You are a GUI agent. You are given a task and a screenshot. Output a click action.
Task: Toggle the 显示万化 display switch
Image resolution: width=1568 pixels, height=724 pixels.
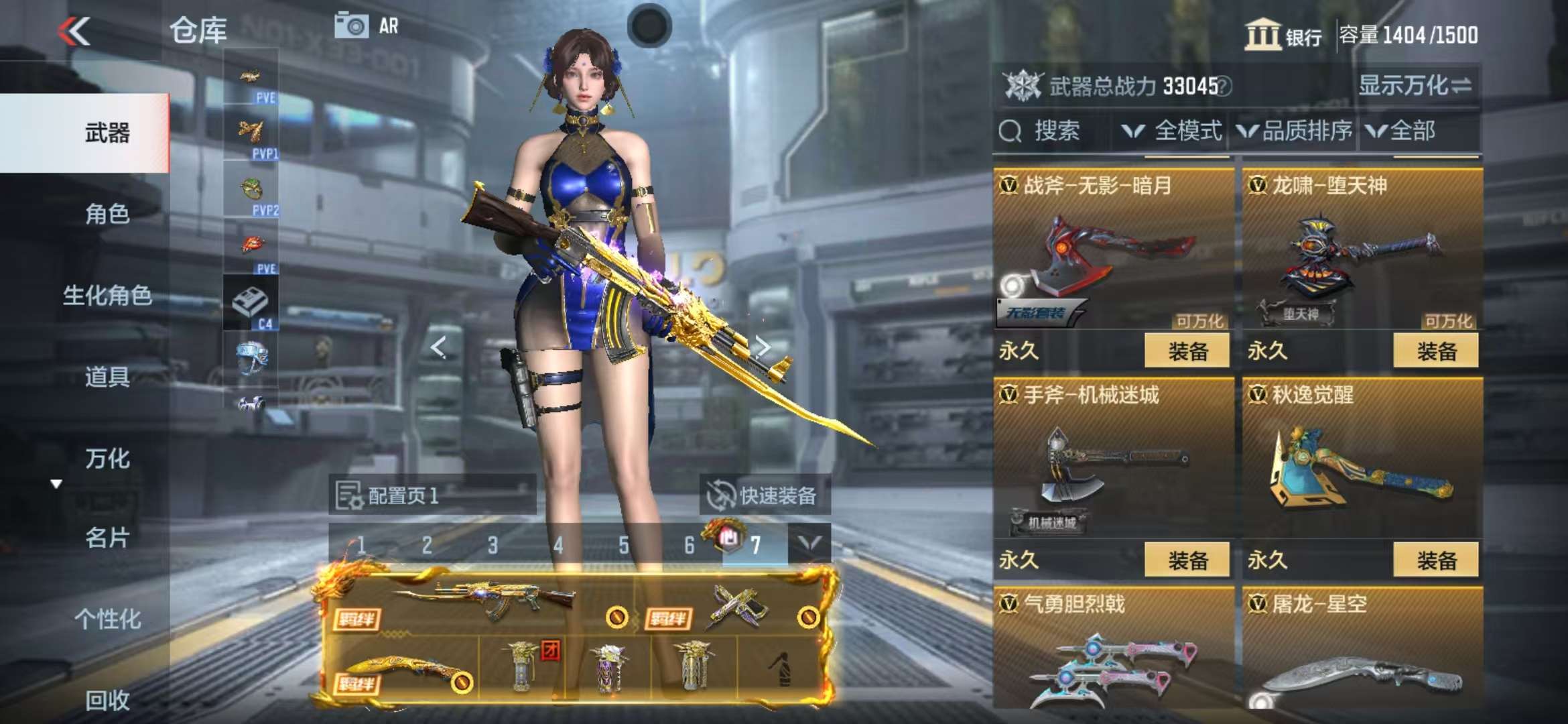[1414, 86]
